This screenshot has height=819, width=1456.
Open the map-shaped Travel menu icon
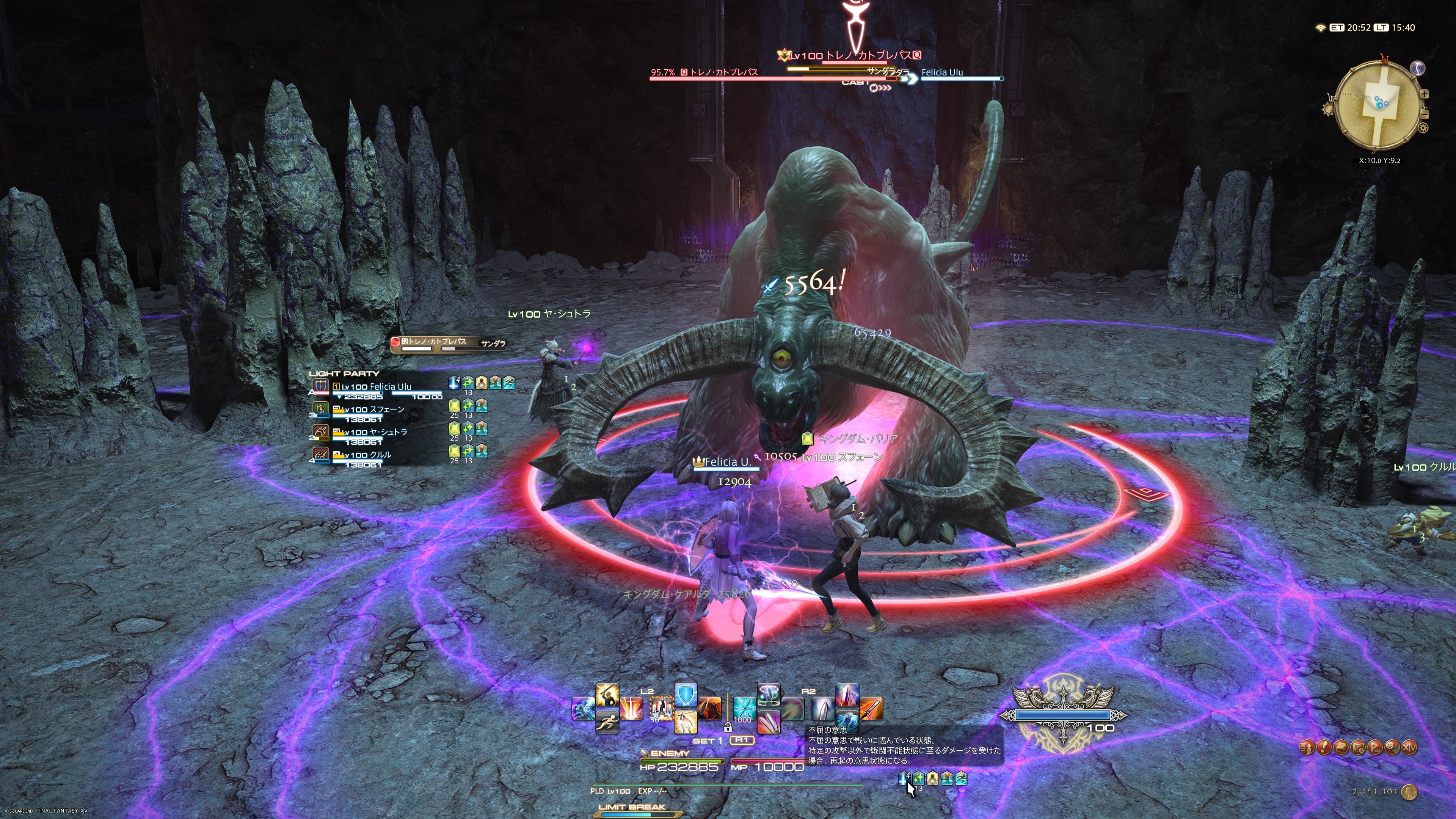click(1358, 748)
